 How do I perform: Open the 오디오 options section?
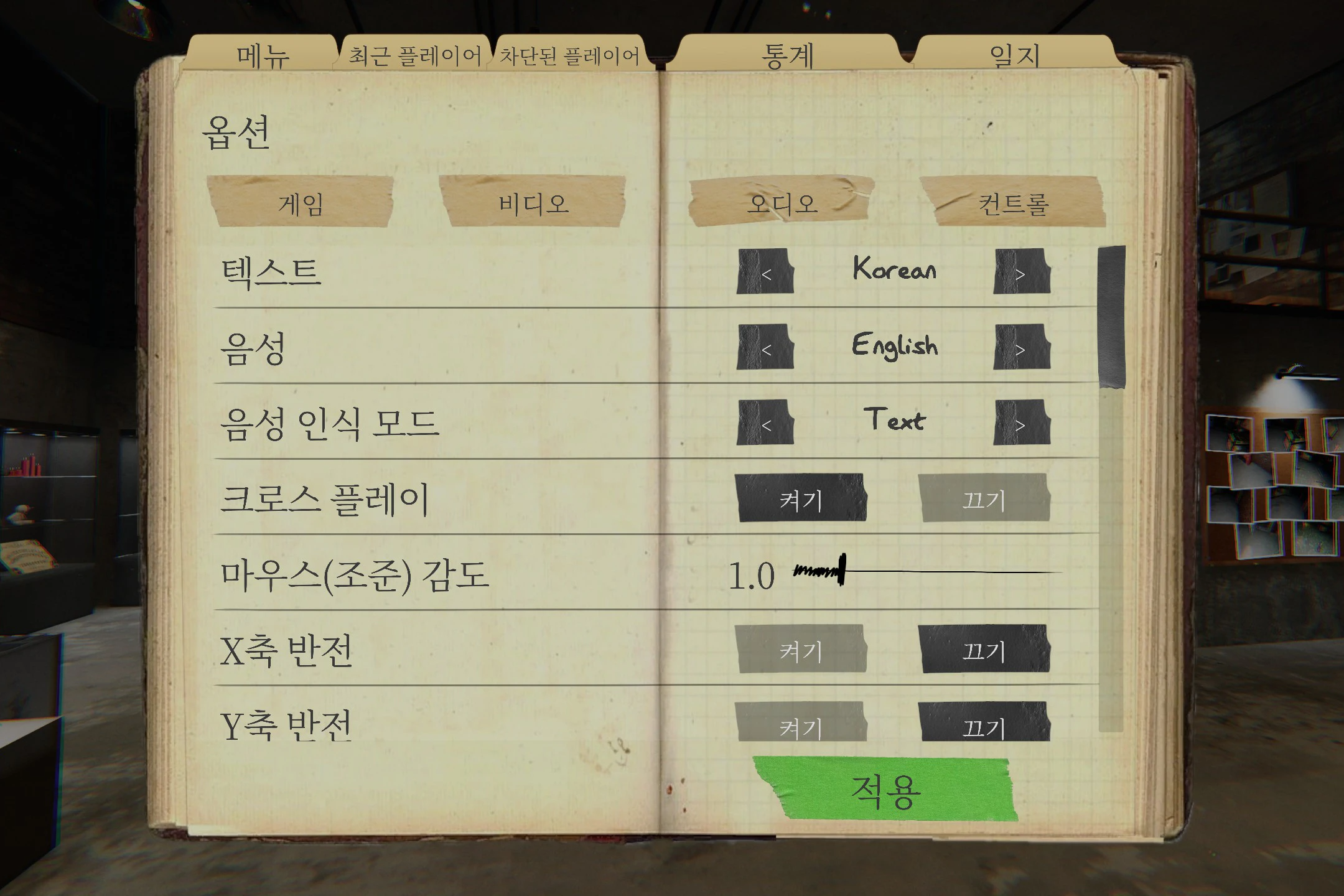click(778, 203)
